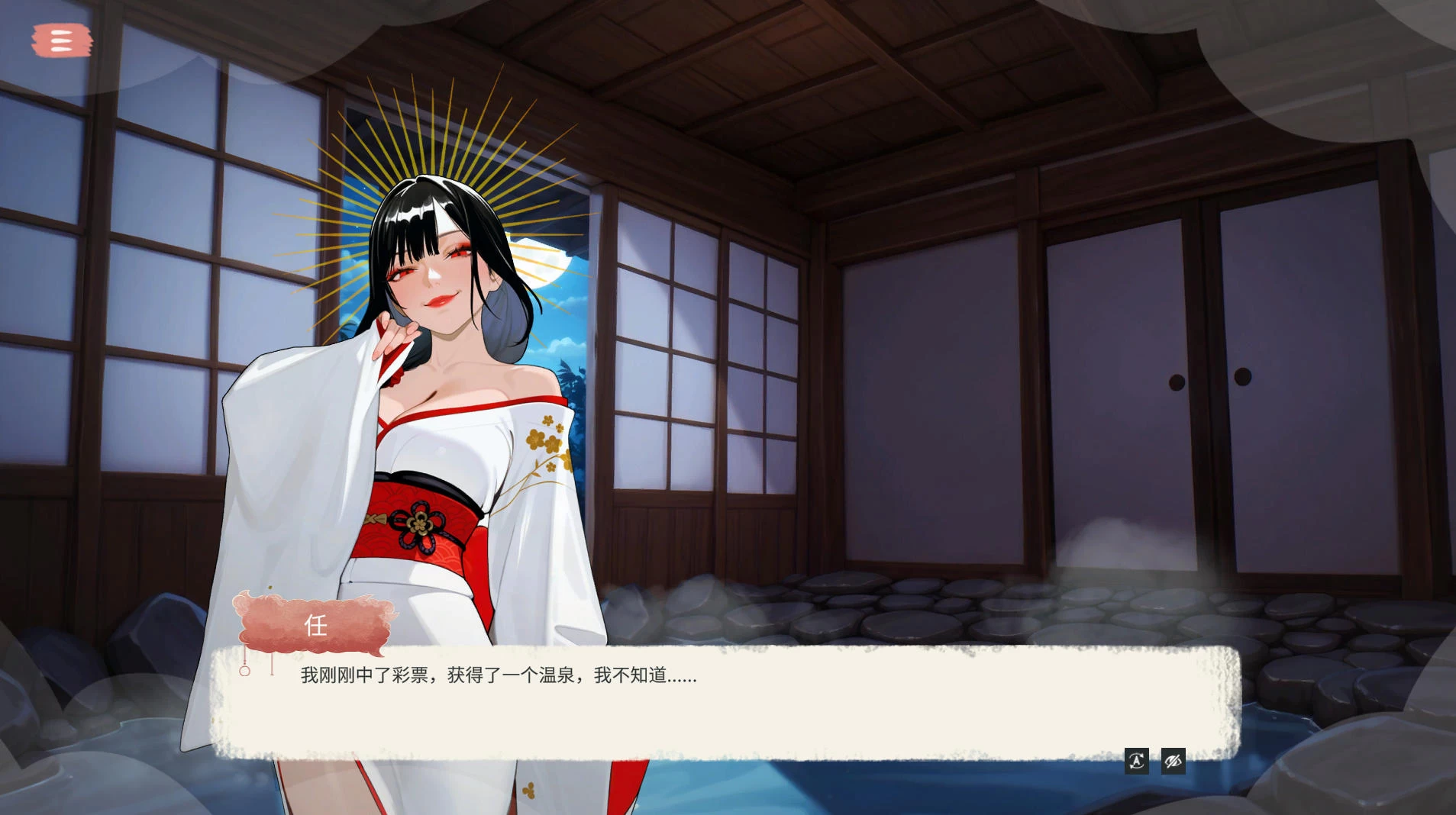Toggle automatic dialogue advancement

coord(1137,762)
